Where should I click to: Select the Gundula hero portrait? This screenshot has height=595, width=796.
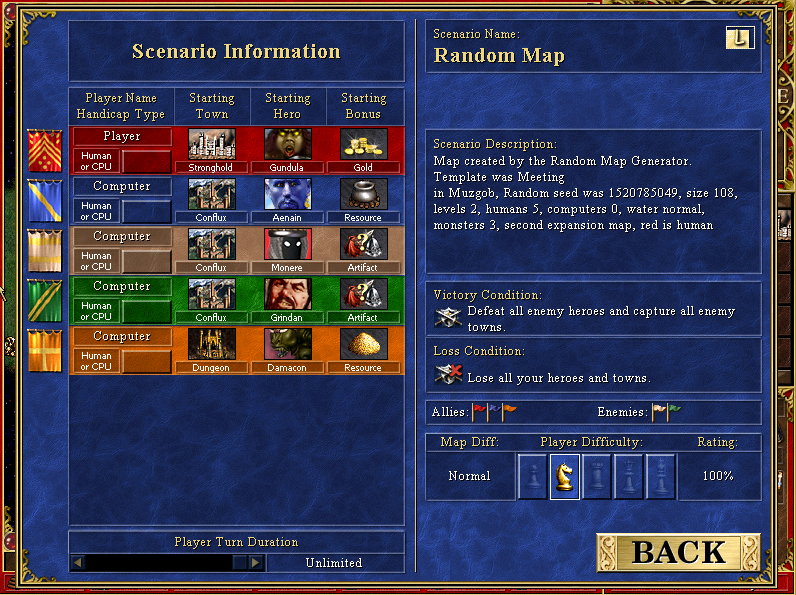tap(288, 144)
